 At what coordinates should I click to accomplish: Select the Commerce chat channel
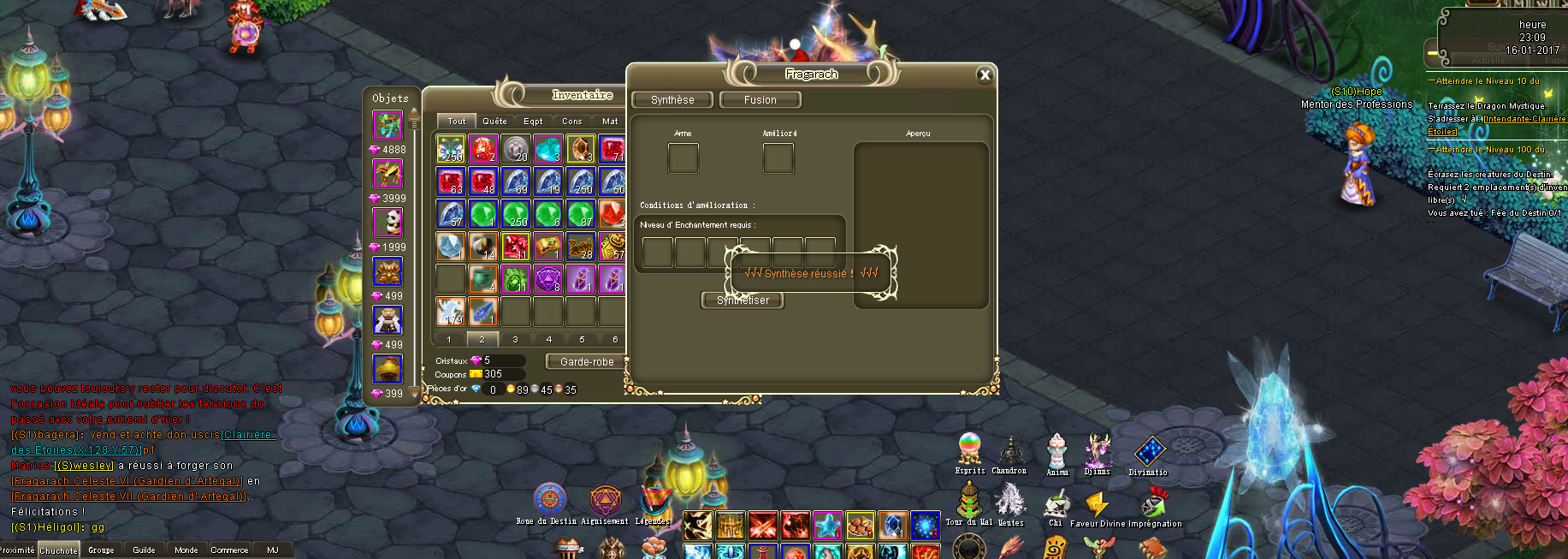pyautogui.click(x=229, y=550)
